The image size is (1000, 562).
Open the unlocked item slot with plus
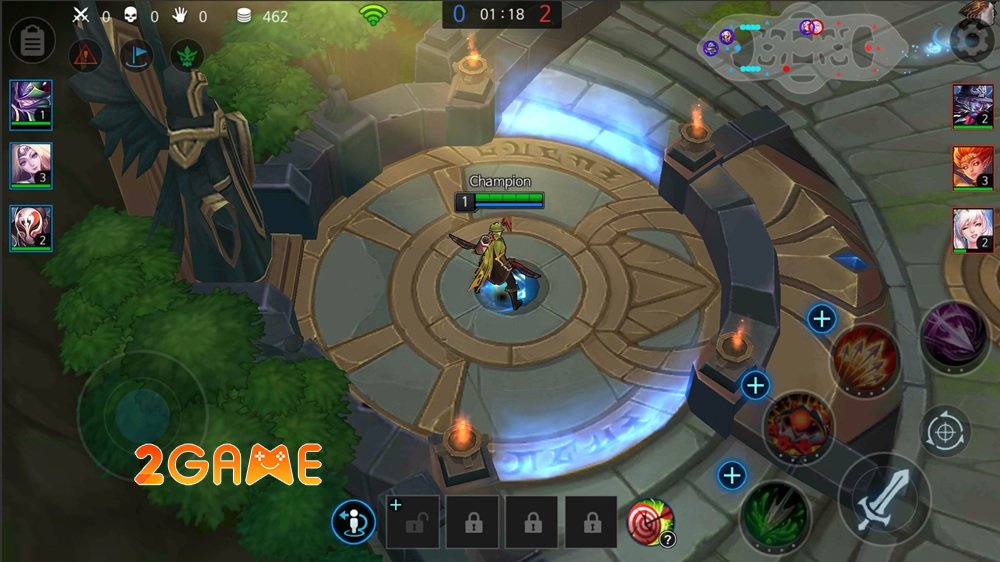click(x=411, y=521)
